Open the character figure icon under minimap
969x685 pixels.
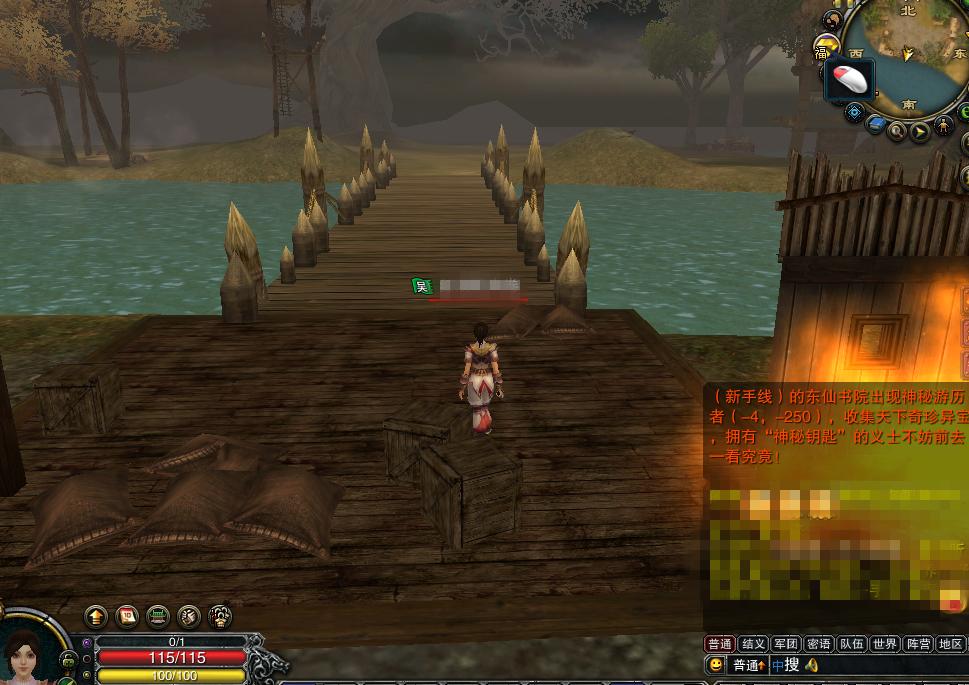(x=944, y=127)
